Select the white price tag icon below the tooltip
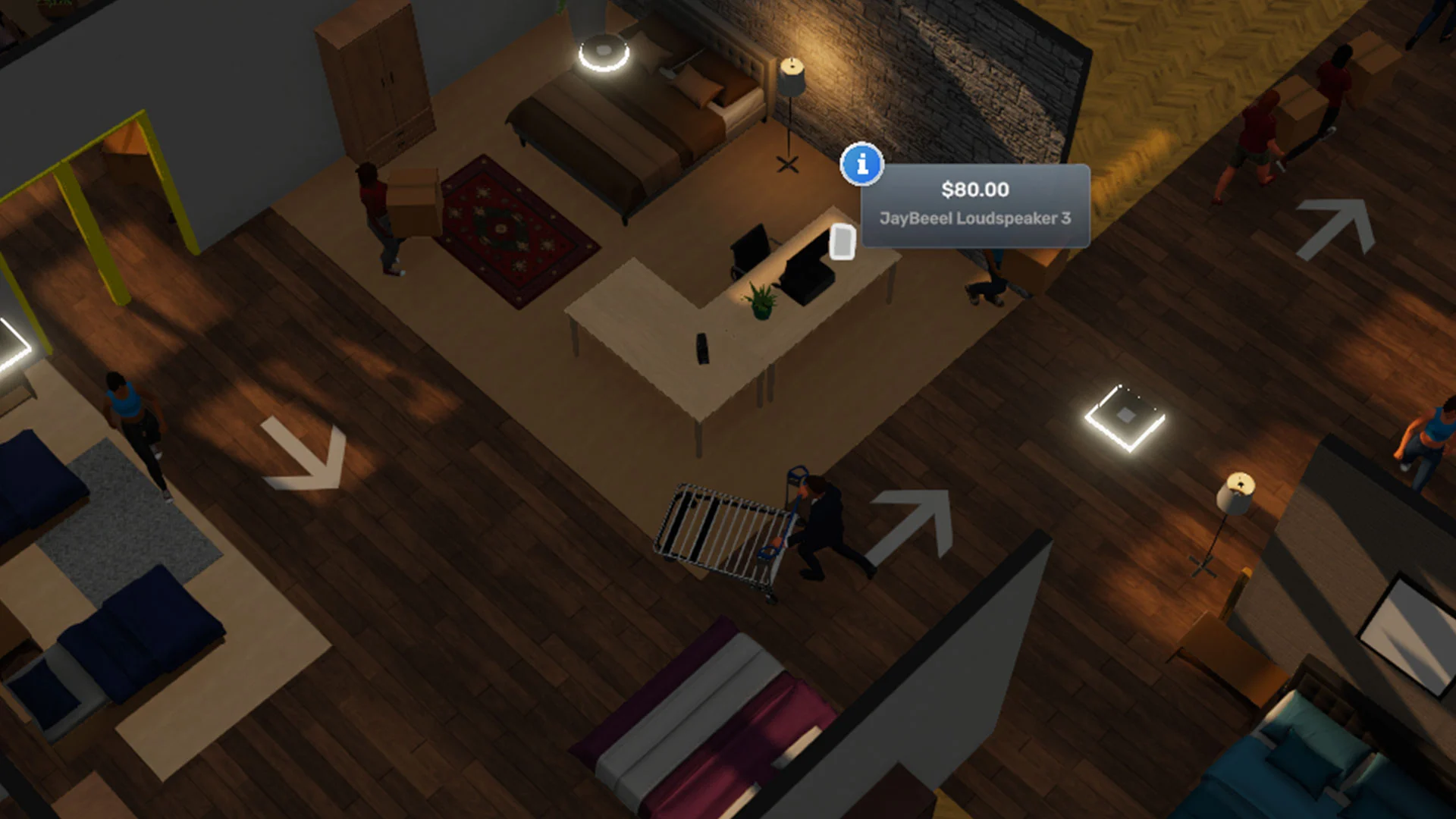This screenshot has height=819, width=1456. (x=842, y=240)
